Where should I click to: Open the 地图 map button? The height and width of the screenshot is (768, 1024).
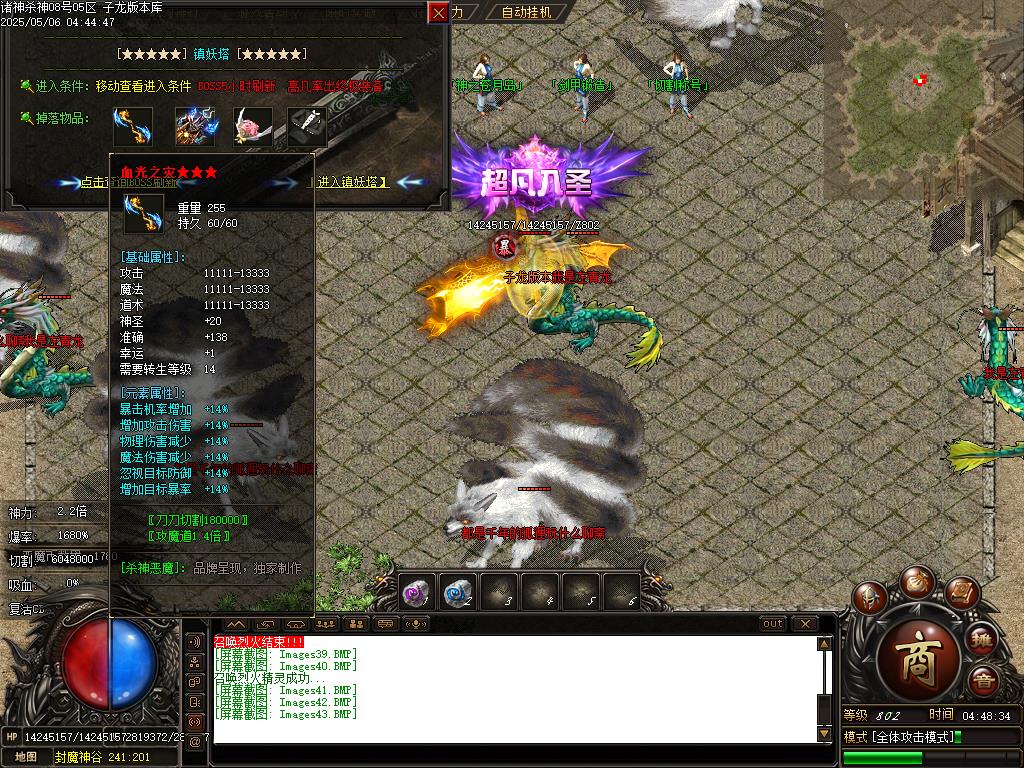[x=25, y=757]
